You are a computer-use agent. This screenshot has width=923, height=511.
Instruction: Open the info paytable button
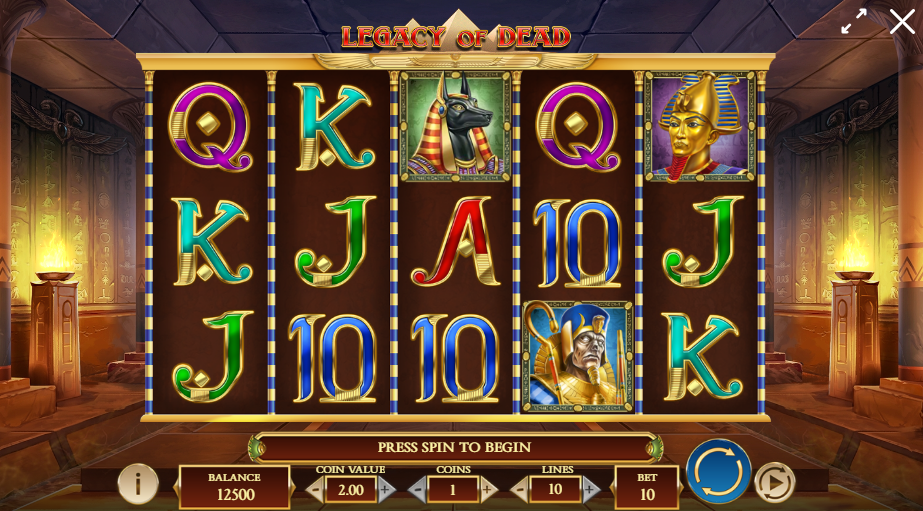point(138,484)
